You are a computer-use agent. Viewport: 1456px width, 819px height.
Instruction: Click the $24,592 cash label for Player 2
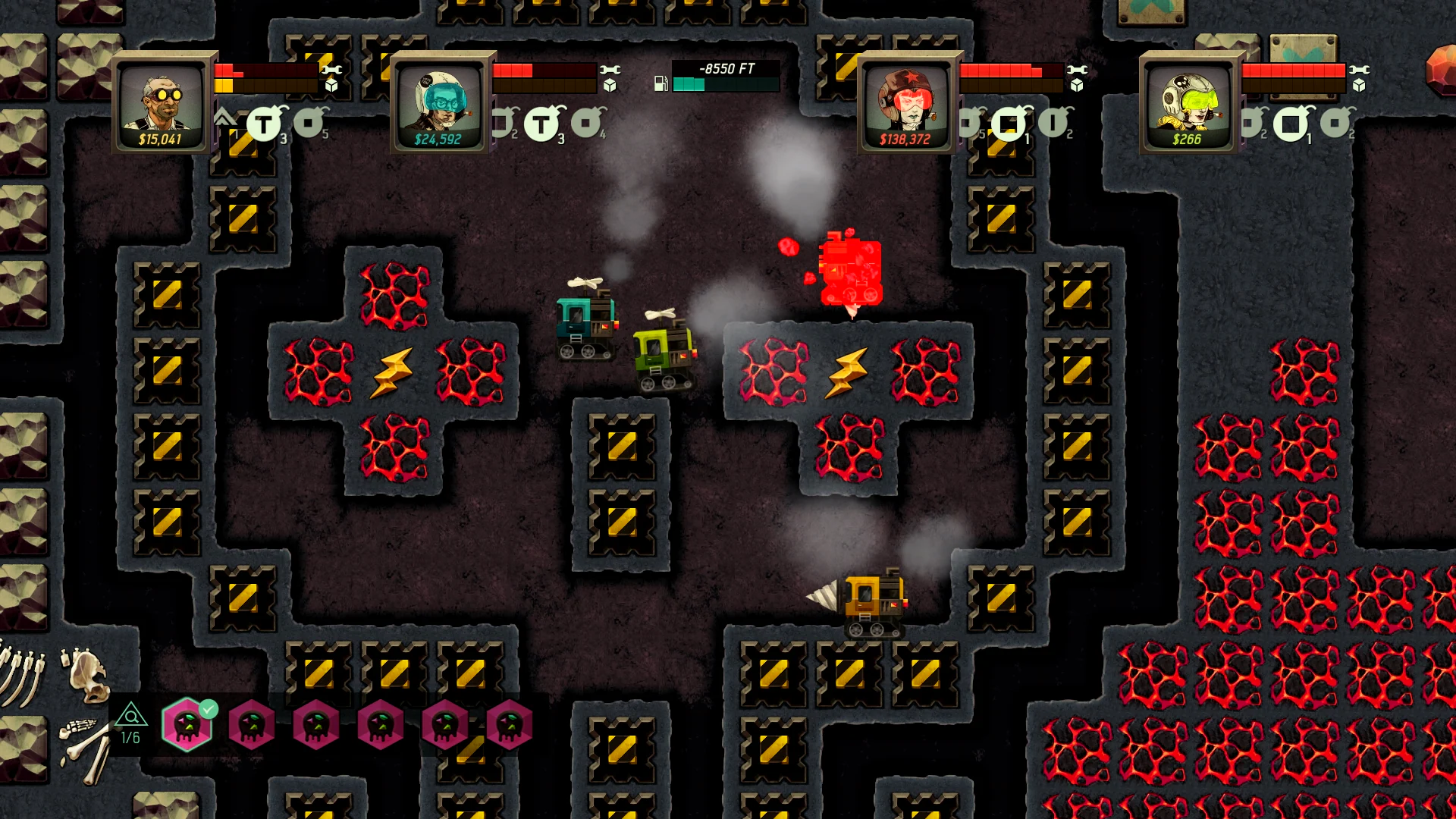coord(438,139)
